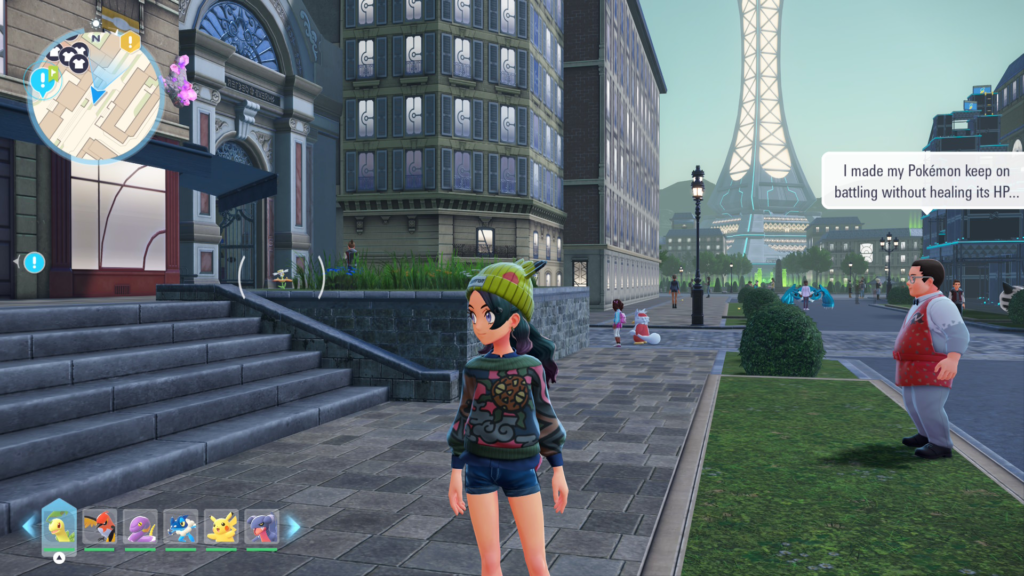Click the party bar's right arrow
Viewport: 1024px width, 576px height.
293,526
